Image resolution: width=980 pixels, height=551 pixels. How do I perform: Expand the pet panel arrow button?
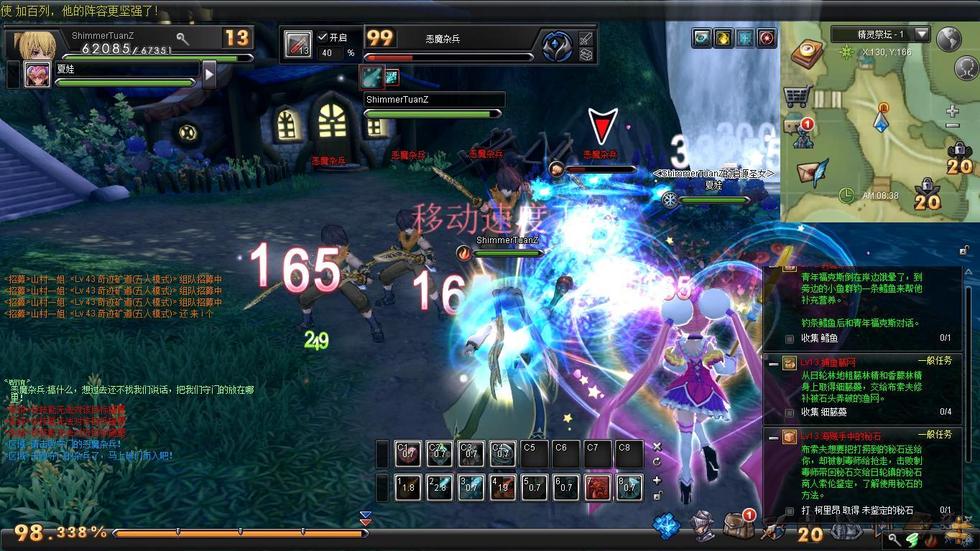pyautogui.click(x=209, y=73)
